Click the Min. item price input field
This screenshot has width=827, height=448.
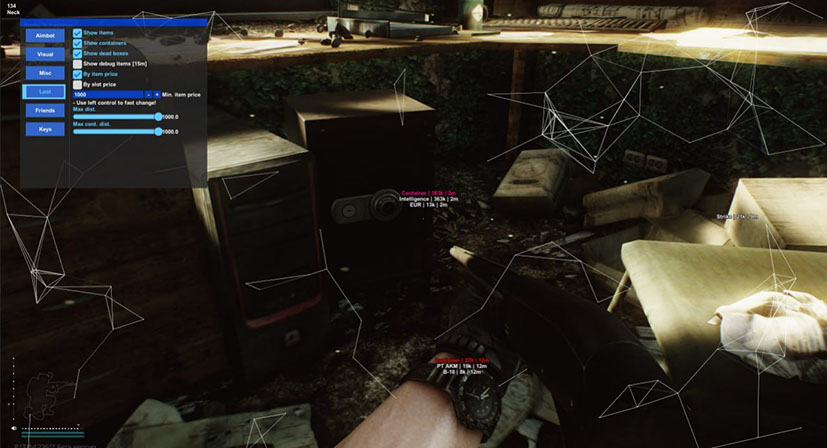coord(107,94)
